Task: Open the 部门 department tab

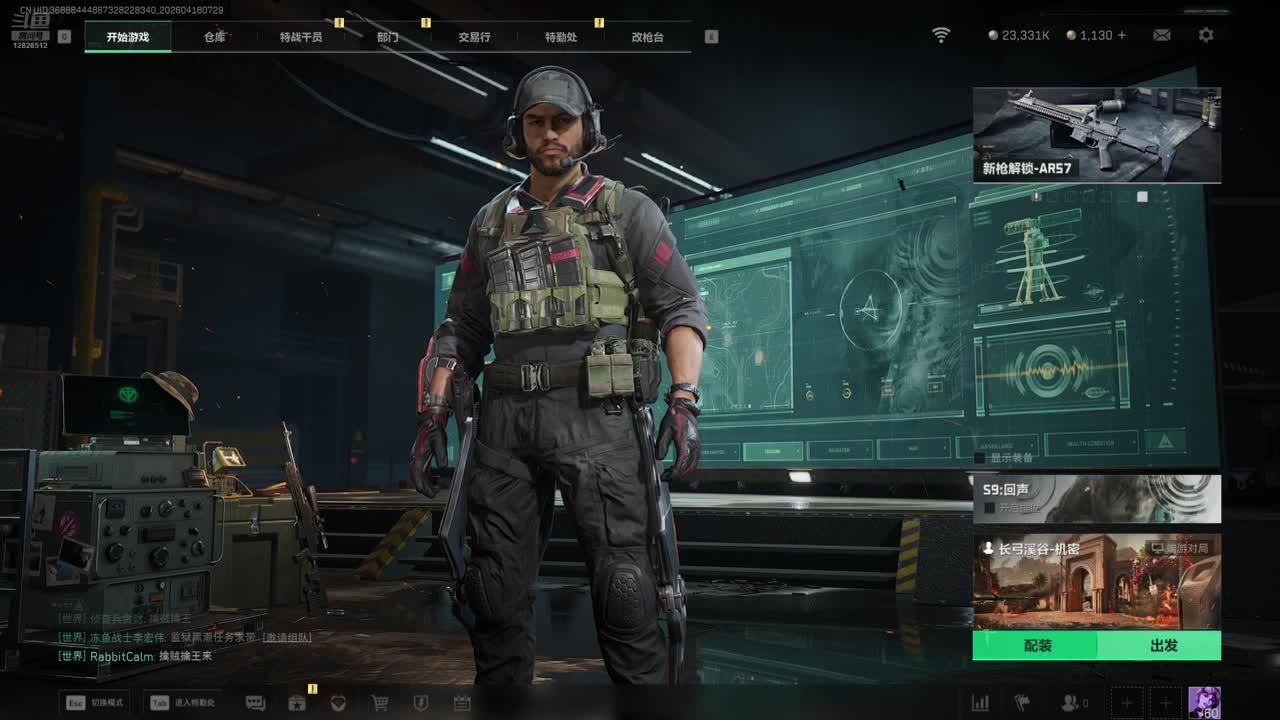Action: pyautogui.click(x=388, y=37)
